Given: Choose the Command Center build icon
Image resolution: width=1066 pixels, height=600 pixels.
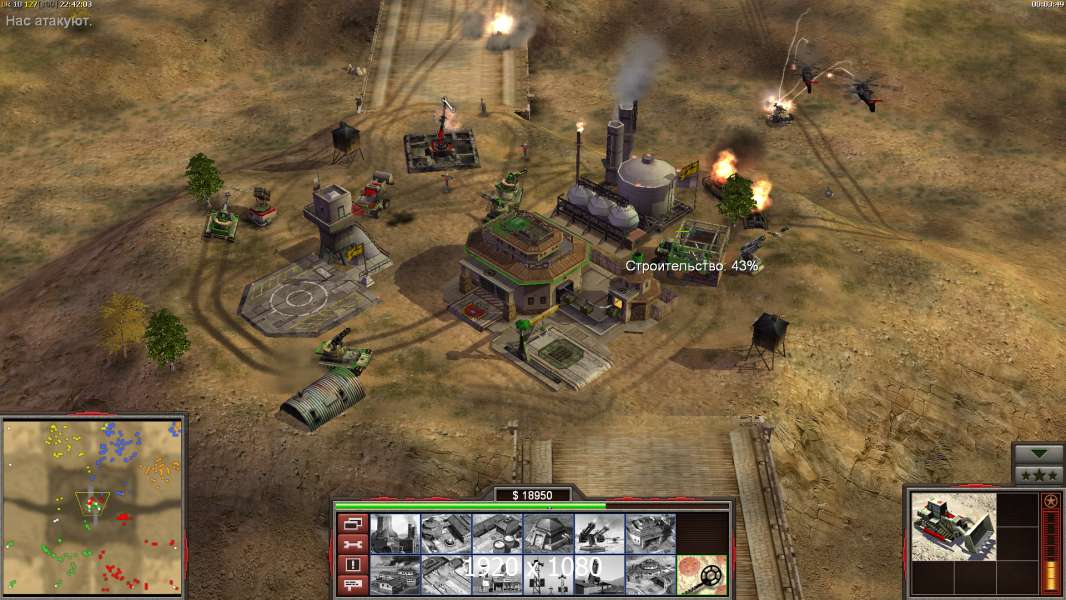Looking at the screenshot, I should point(650,575).
